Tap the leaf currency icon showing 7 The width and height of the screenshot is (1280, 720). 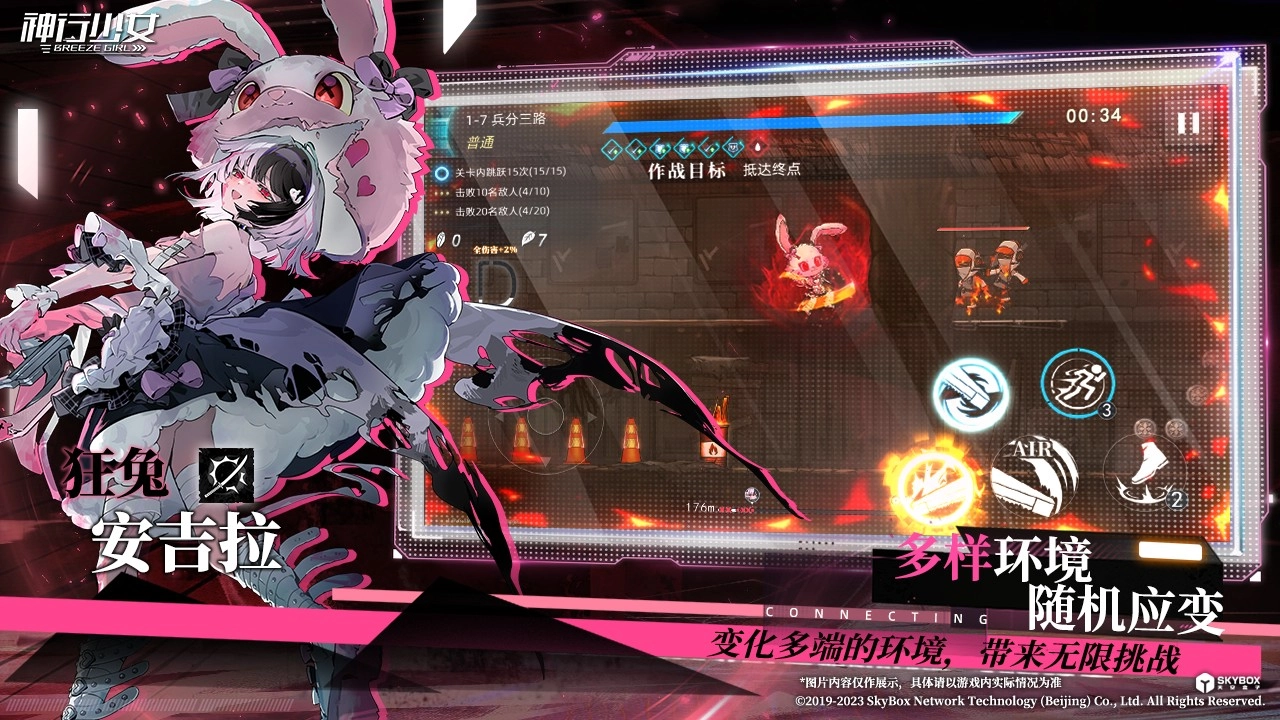529,238
